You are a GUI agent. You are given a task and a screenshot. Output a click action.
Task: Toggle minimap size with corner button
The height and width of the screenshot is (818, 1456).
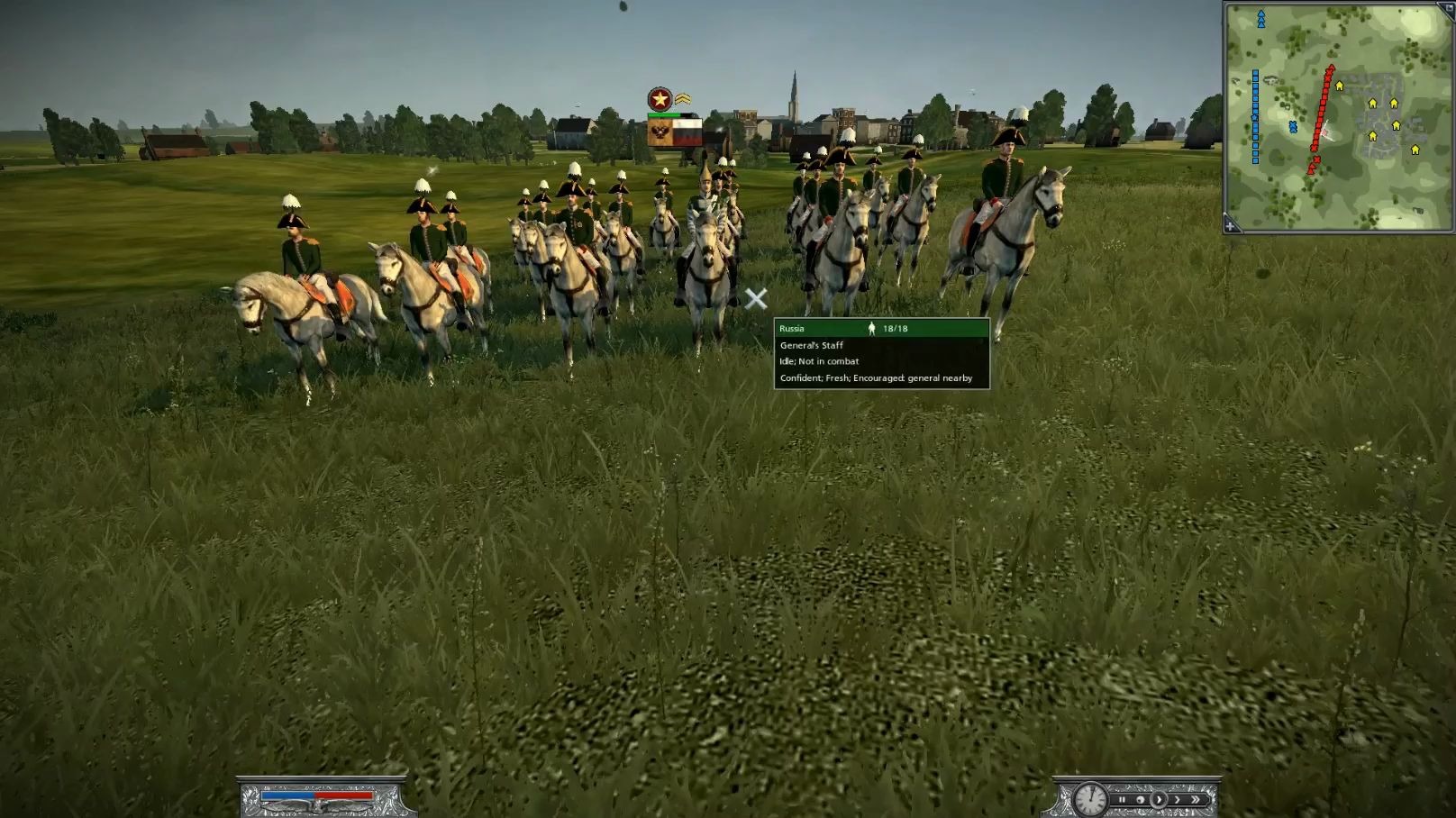pyautogui.click(x=1447, y=6)
